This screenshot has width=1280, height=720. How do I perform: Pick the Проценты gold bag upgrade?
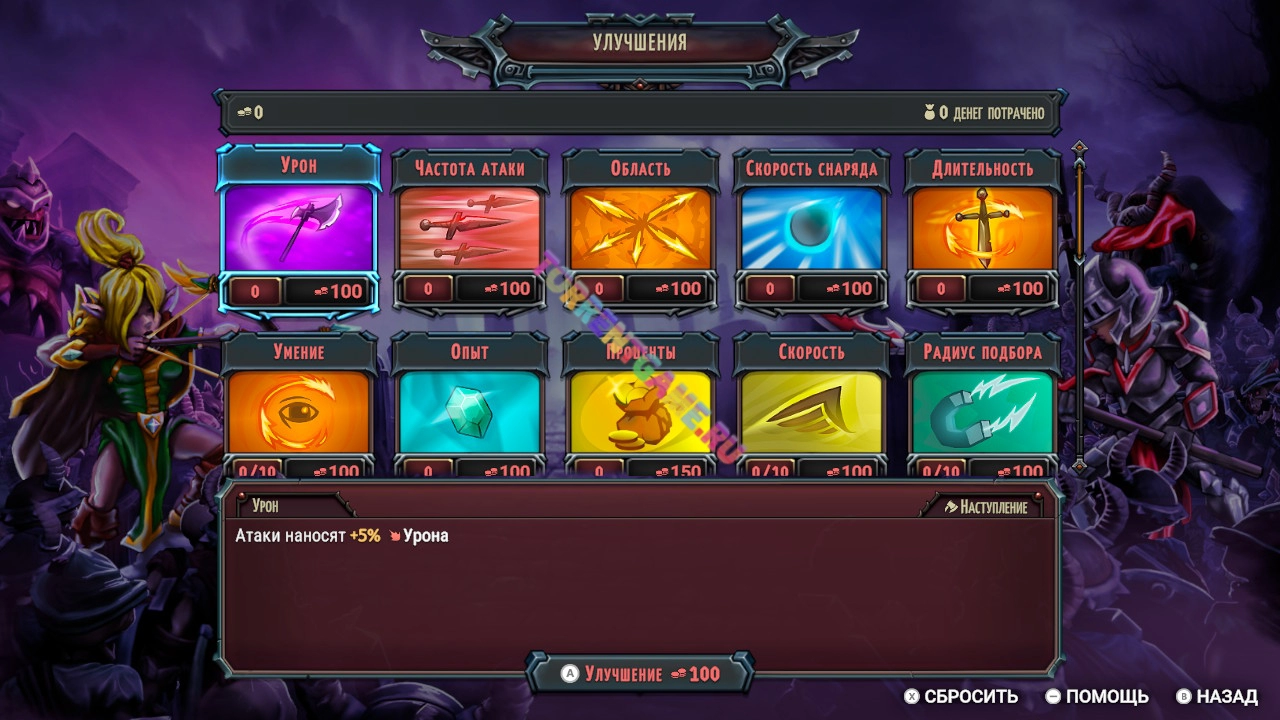(x=641, y=412)
